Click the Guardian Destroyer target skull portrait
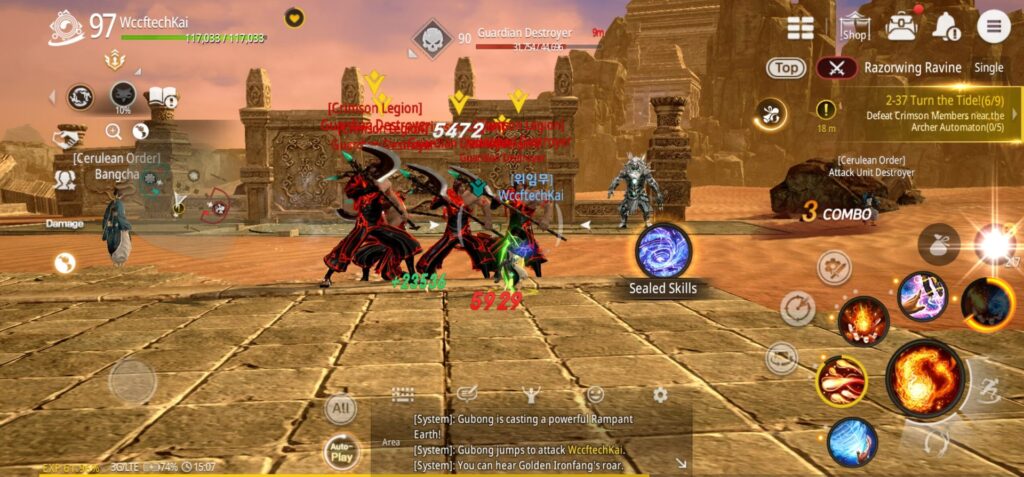Screen dimensions: 1024x477 click(x=431, y=40)
